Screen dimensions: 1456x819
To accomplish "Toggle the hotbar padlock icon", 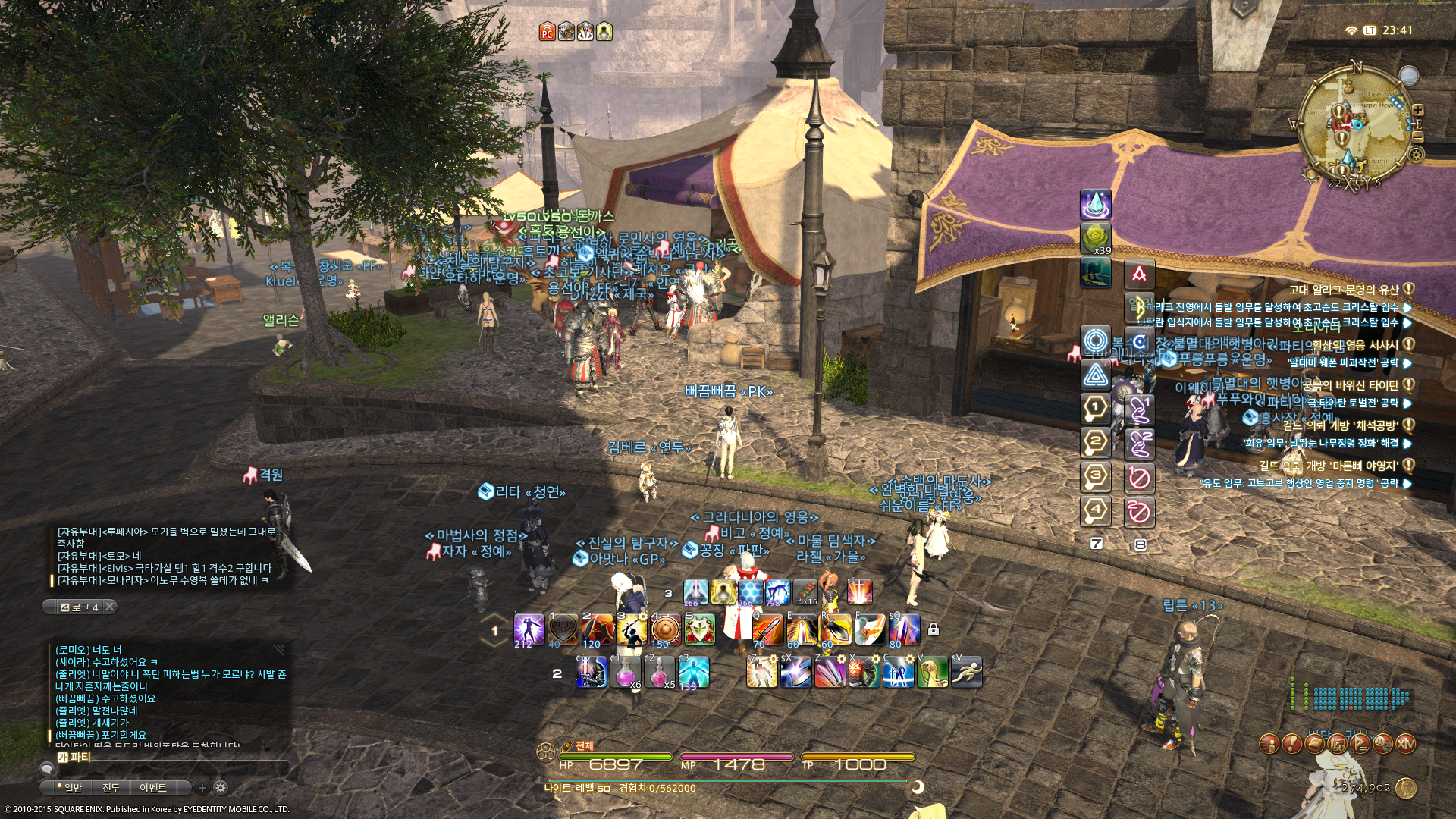I will 934,629.
